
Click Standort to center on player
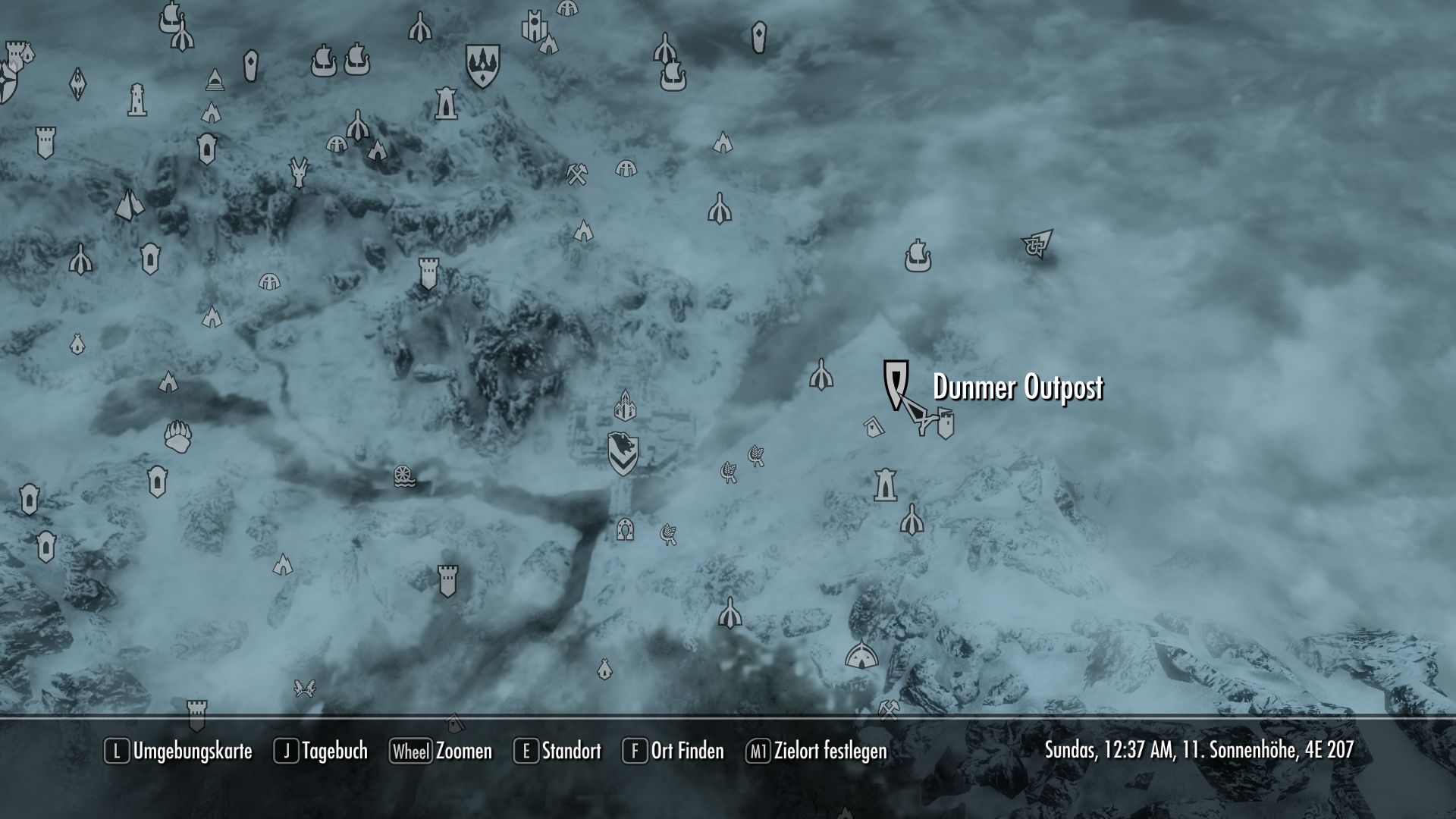point(570,752)
